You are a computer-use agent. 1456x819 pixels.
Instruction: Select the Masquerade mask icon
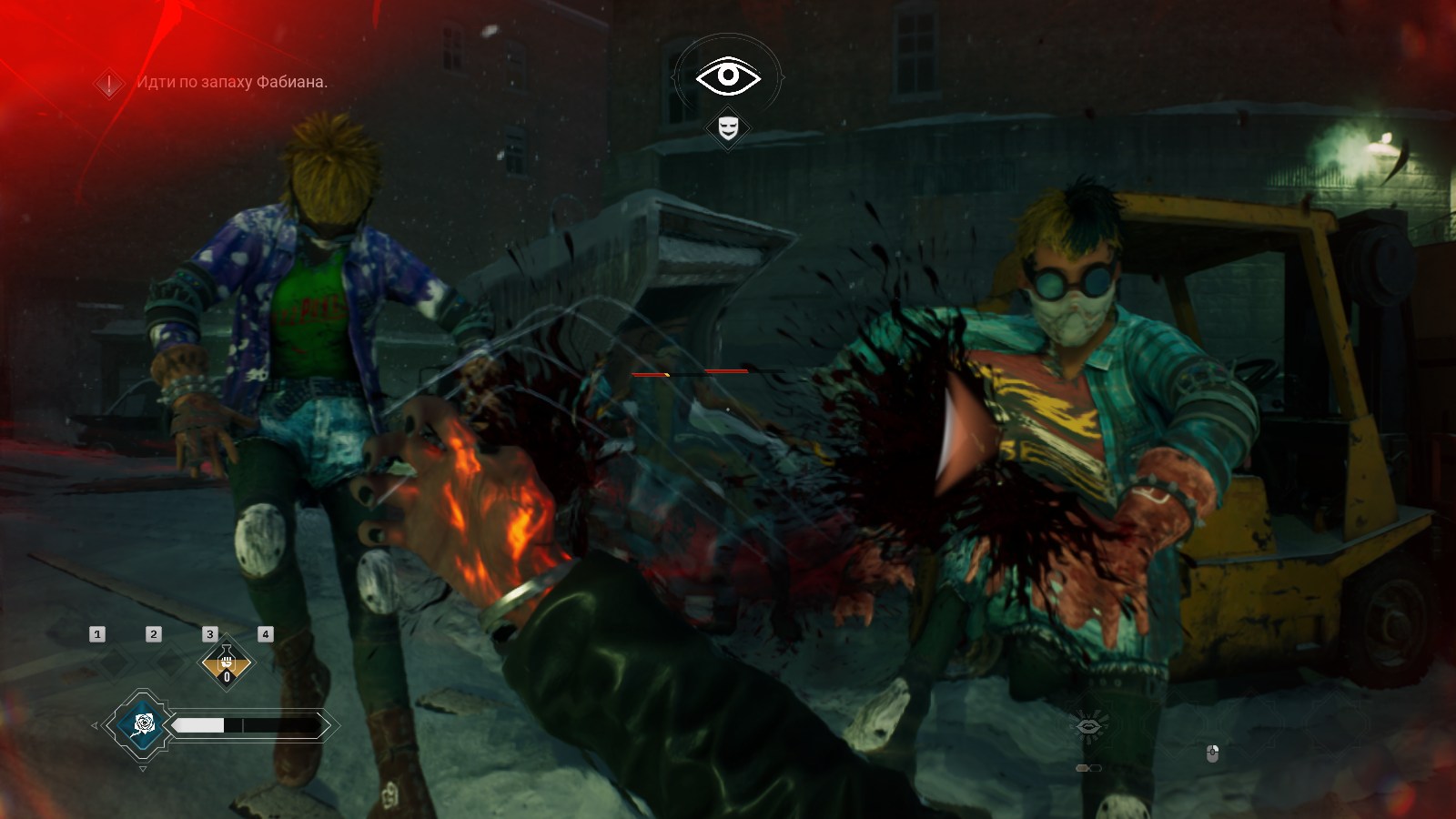point(728,127)
